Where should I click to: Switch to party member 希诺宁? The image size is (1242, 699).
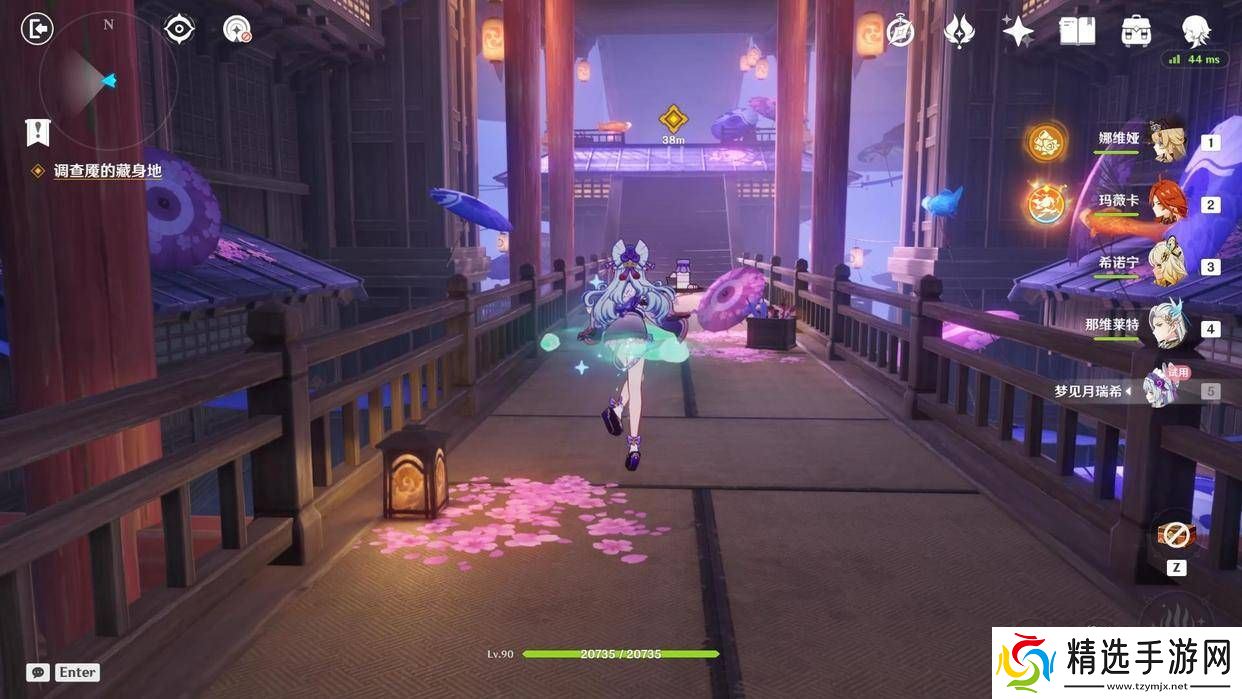[x=1166, y=266]
